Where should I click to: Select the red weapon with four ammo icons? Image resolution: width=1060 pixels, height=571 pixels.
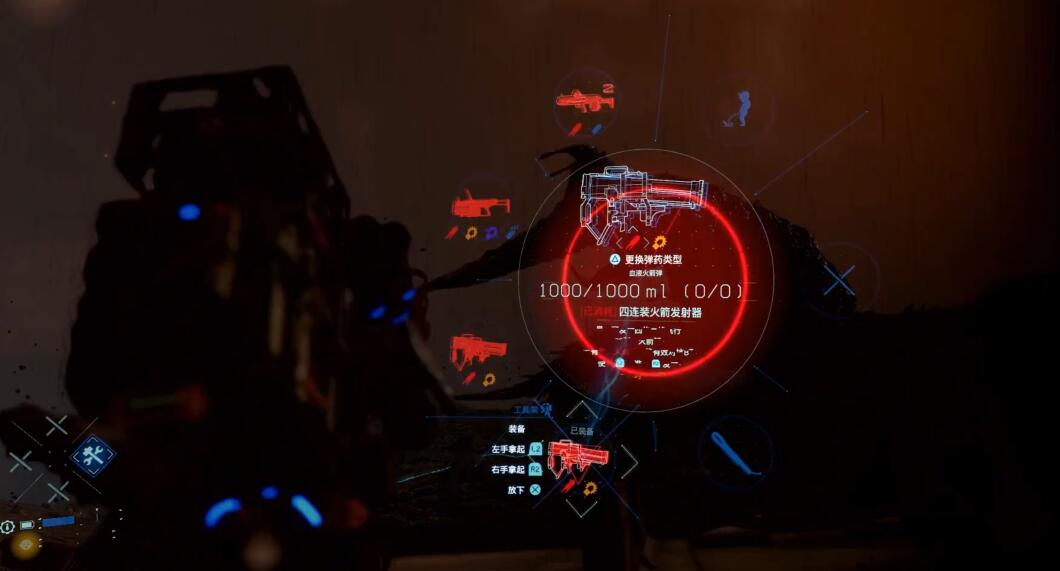coord(481,207)
